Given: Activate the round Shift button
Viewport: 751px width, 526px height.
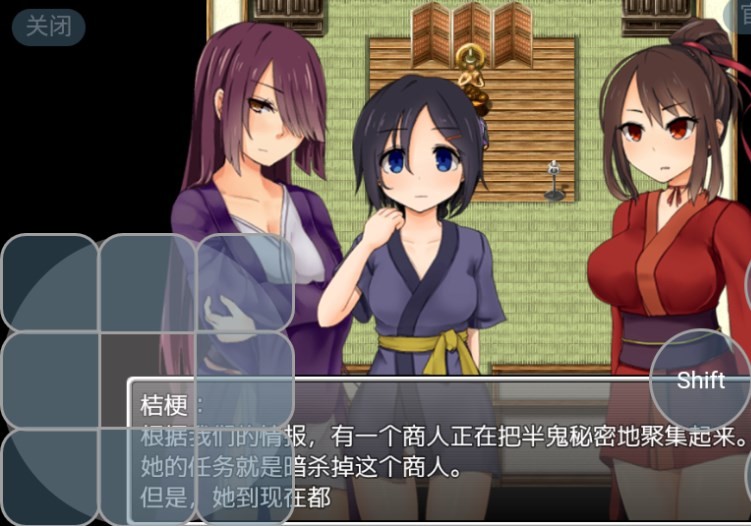Looking at the screenshot, I should coord(700,380).
